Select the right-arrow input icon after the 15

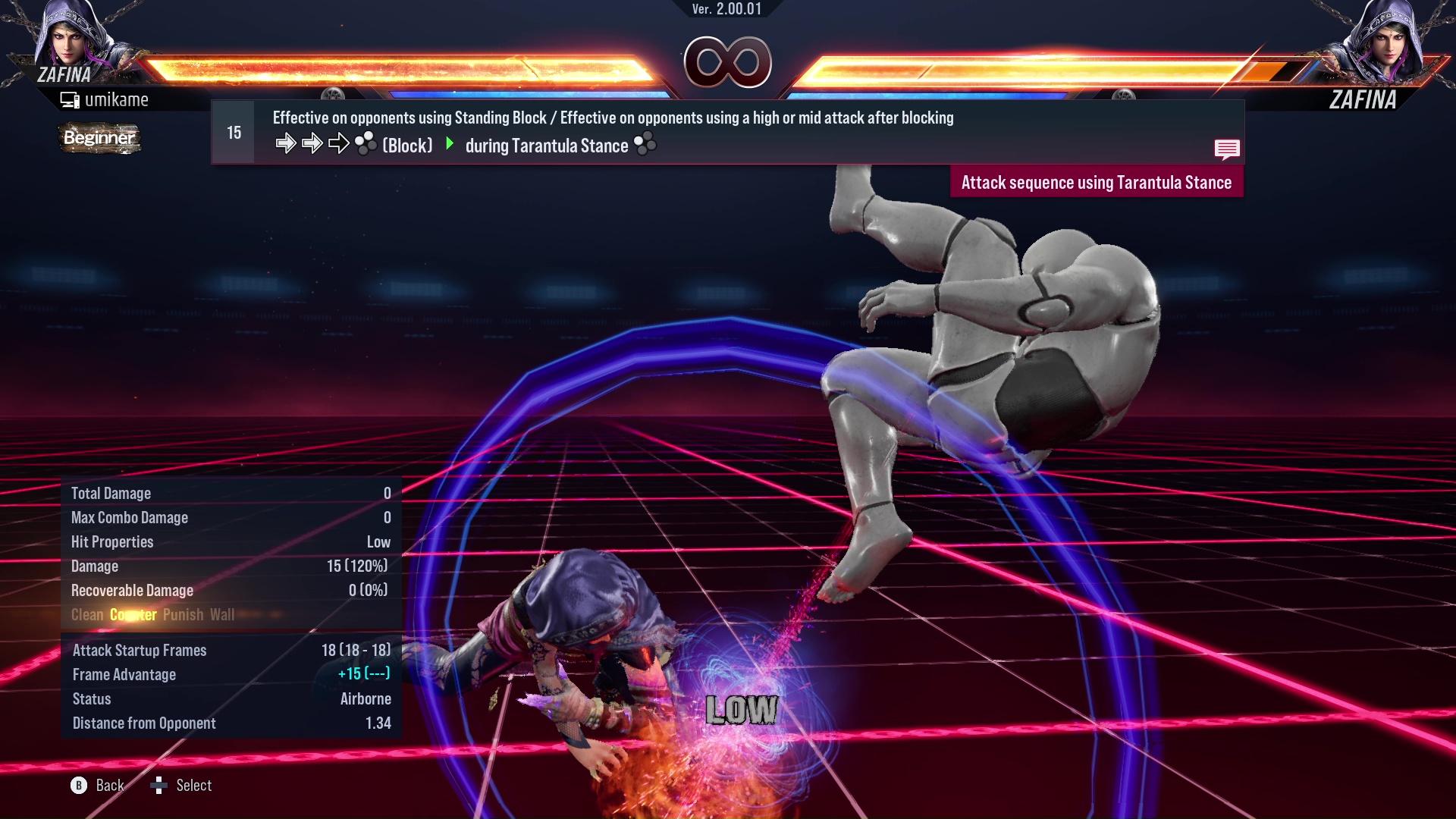[286, 143]
